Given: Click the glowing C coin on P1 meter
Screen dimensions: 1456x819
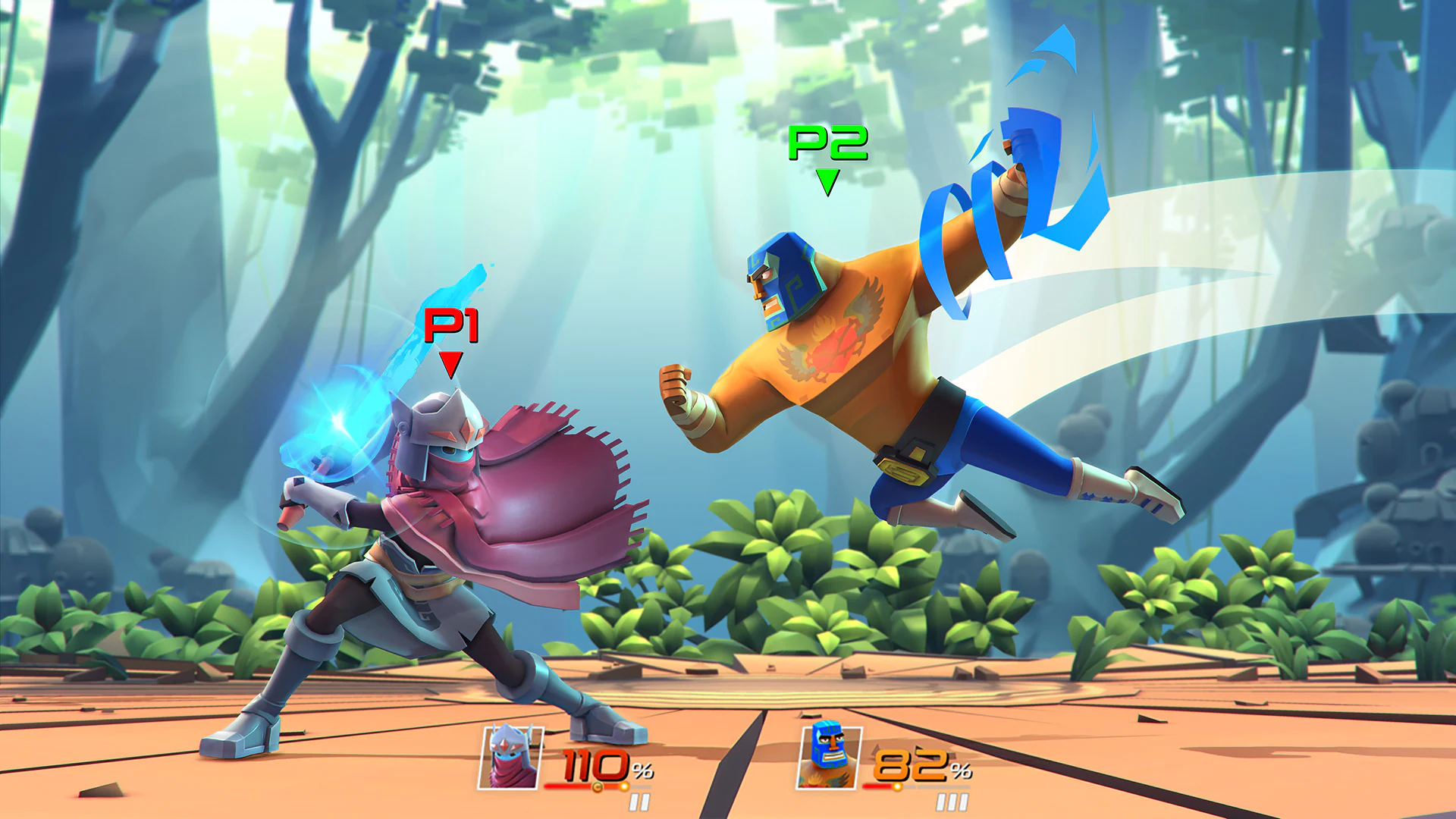Looking at the screenshot, I should (x=596, y=786).
